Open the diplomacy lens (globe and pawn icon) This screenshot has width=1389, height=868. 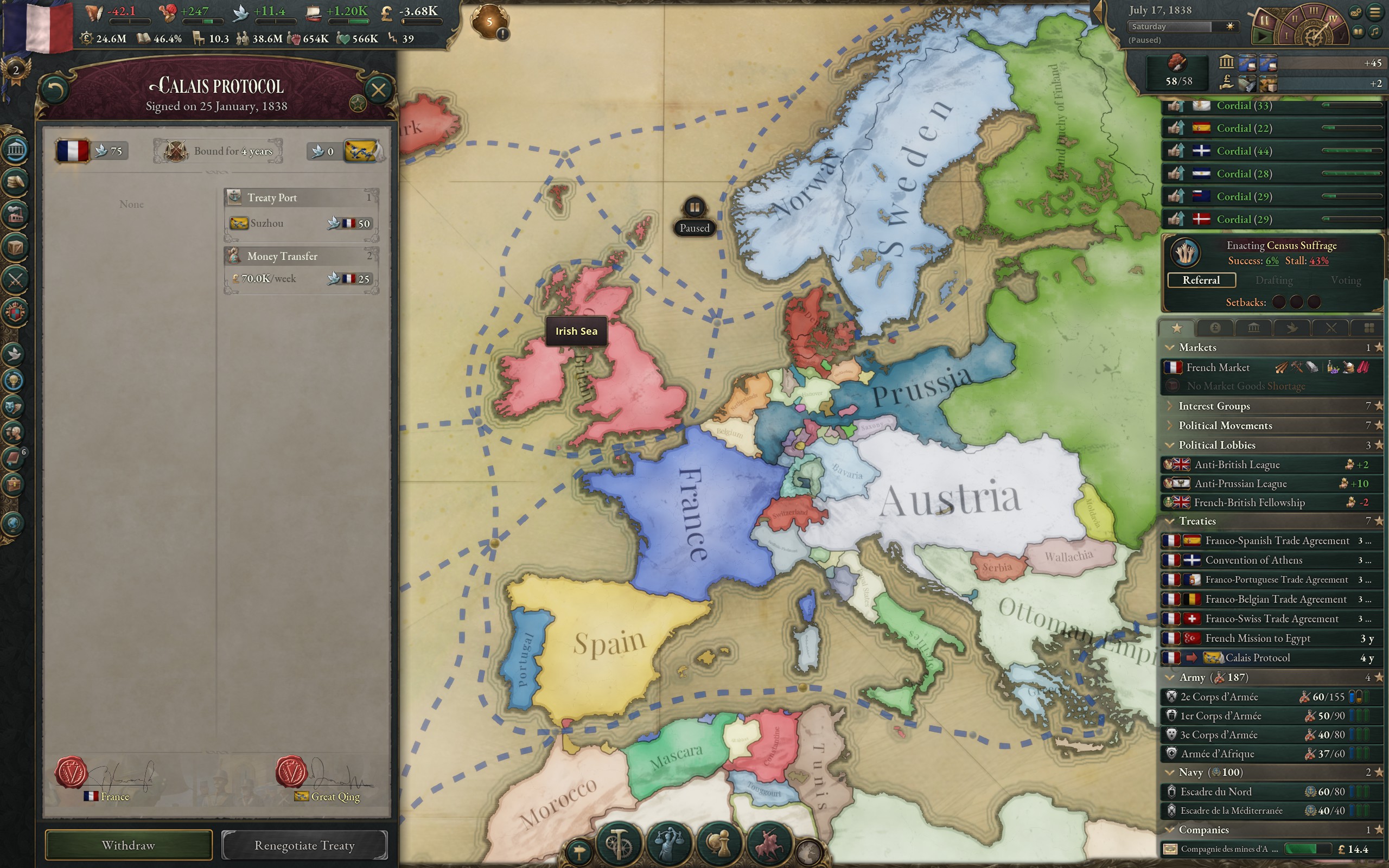point(719,845)
